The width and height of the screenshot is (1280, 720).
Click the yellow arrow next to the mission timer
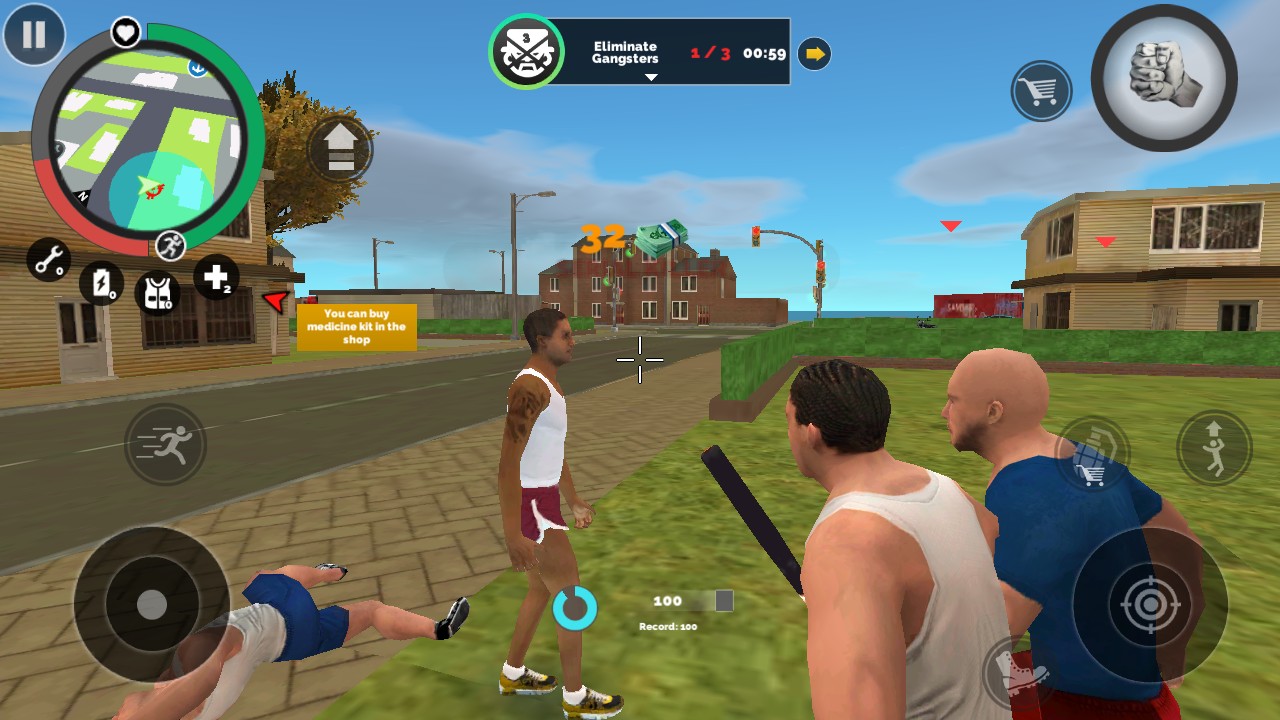click(815, 54)
